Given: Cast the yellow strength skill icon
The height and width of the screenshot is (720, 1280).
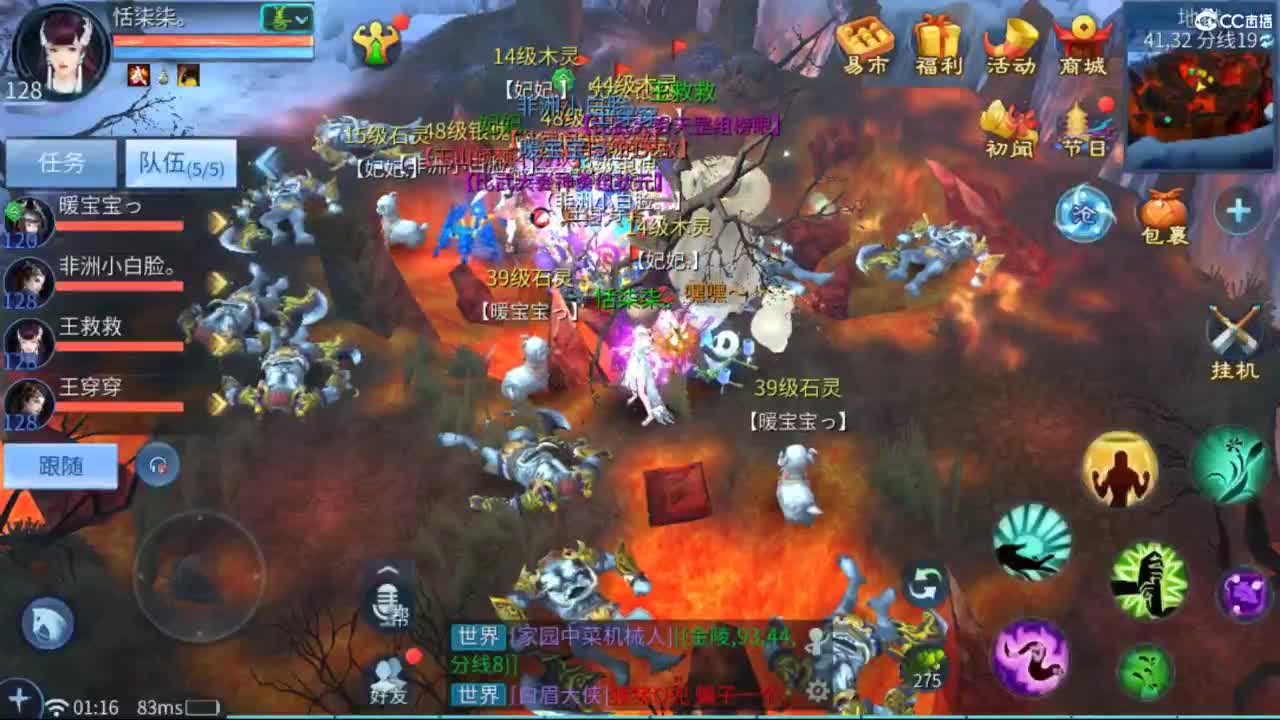Looking at the screenshot, I should tap(1118, 471).
